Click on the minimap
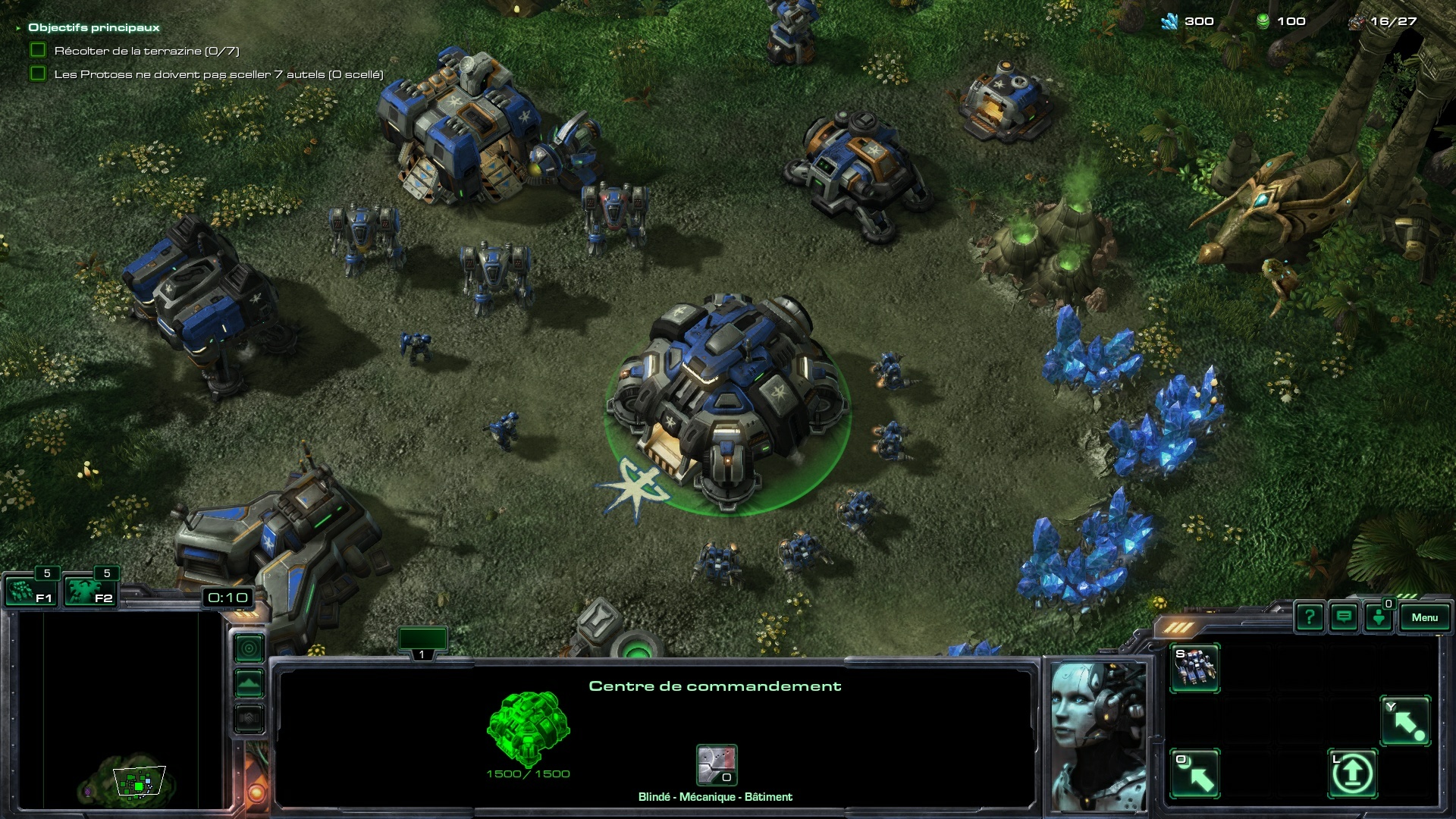Viewport: 1456px width, 819px height. coord(121,713)
